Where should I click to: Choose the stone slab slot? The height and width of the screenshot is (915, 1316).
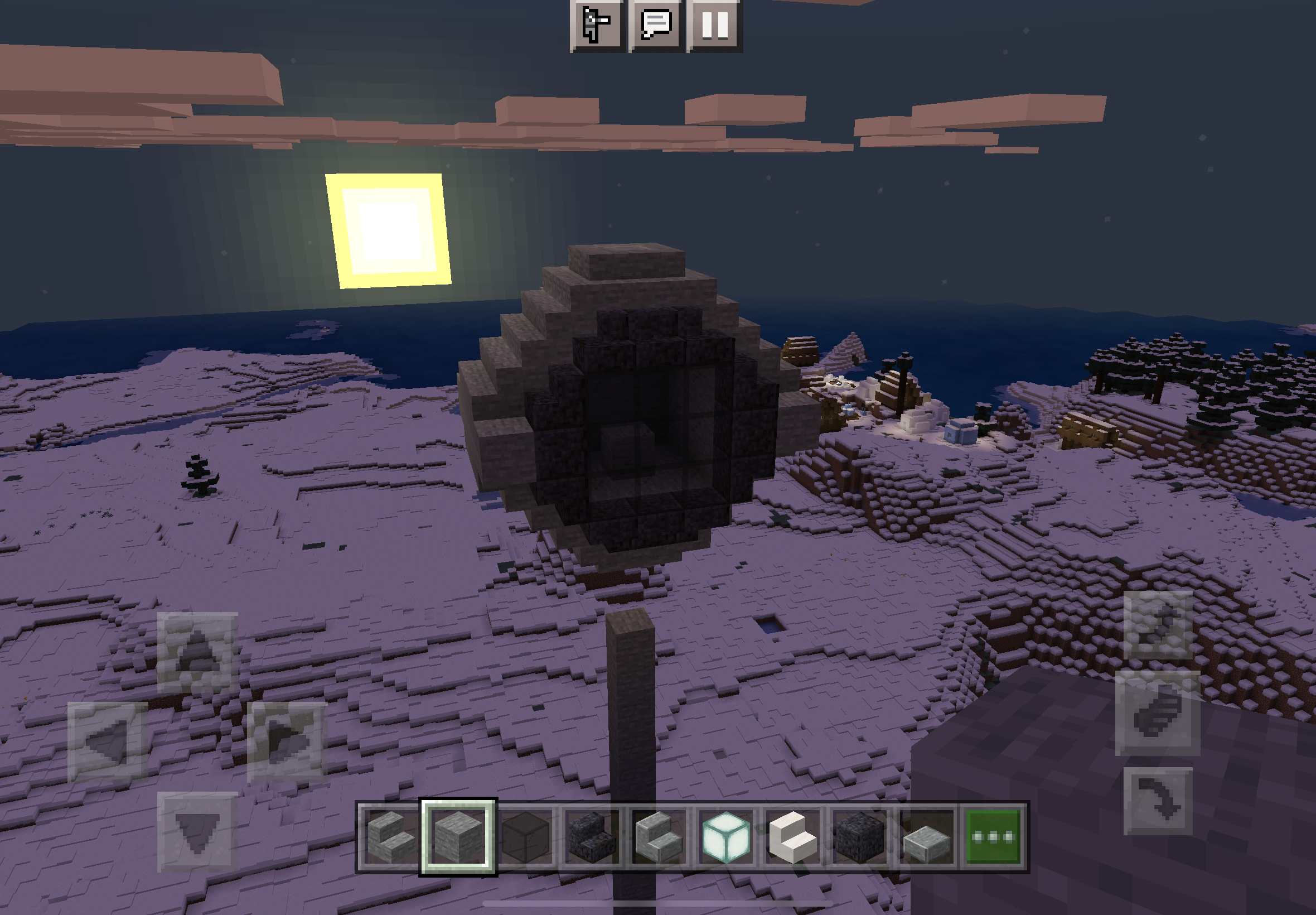point(926,837)
